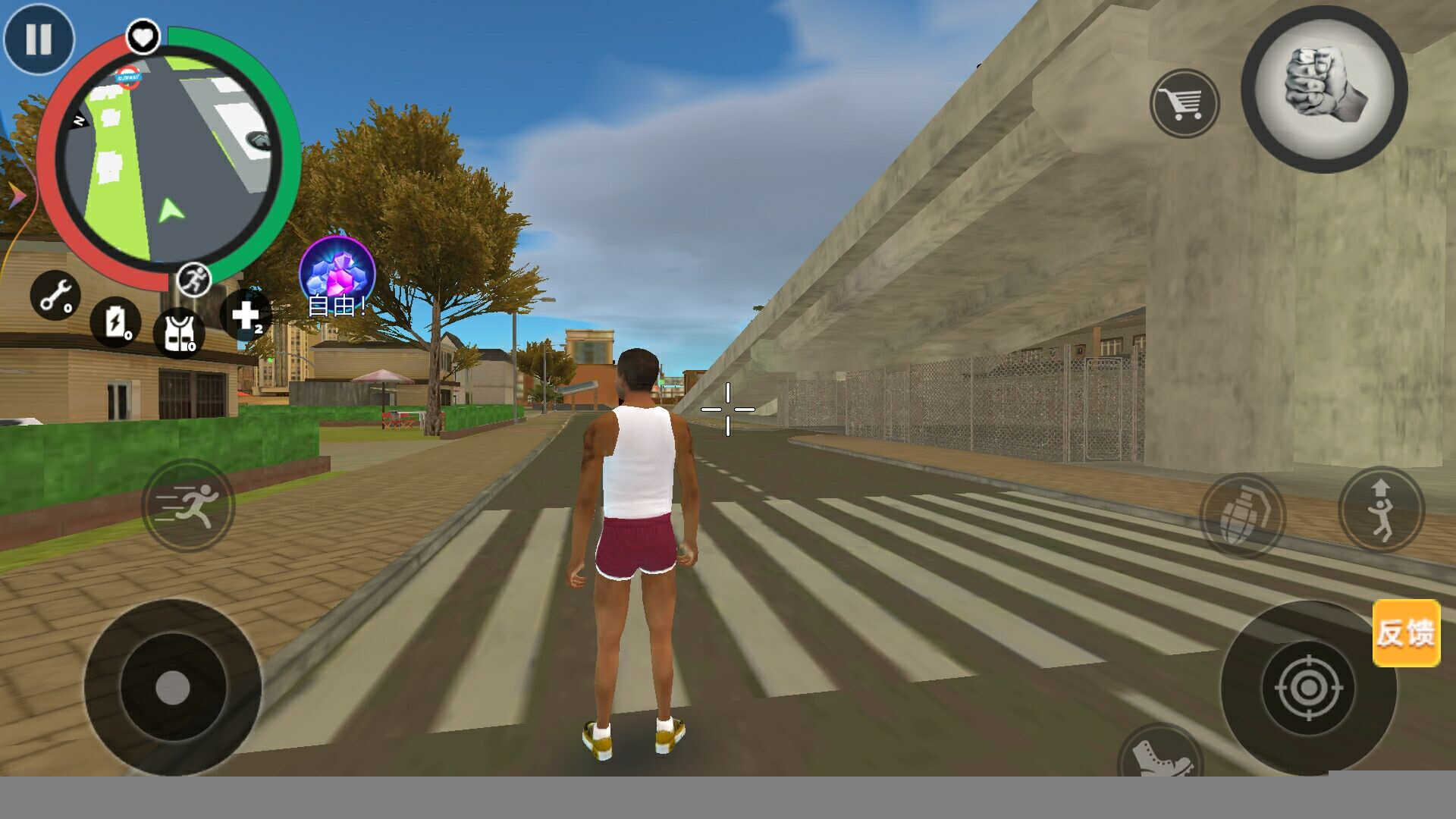1456x819 pixels.
Task: Use the battery energy item
Action: [115, 322]
